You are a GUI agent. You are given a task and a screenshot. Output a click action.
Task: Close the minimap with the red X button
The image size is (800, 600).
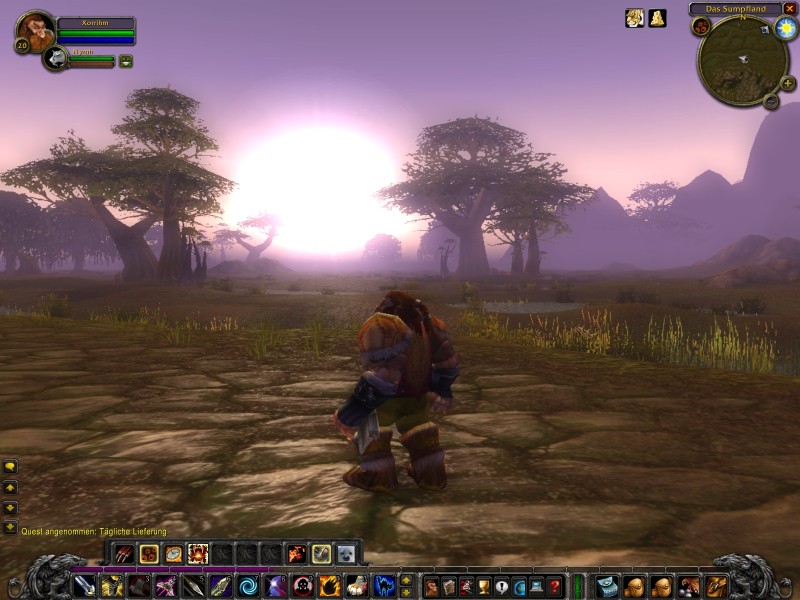(x=790, y=8)
